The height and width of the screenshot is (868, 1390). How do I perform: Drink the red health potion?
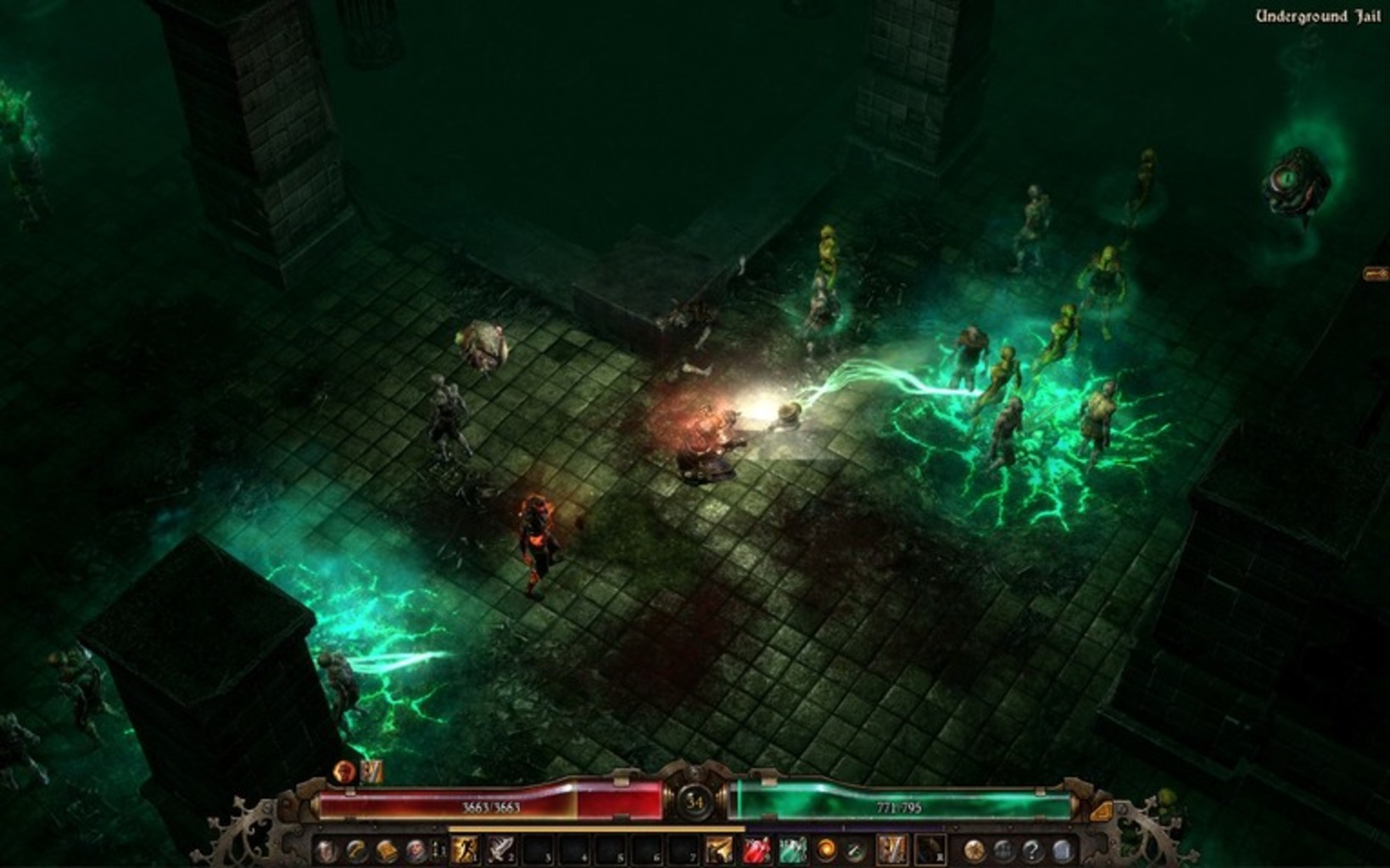click(756, 849)
